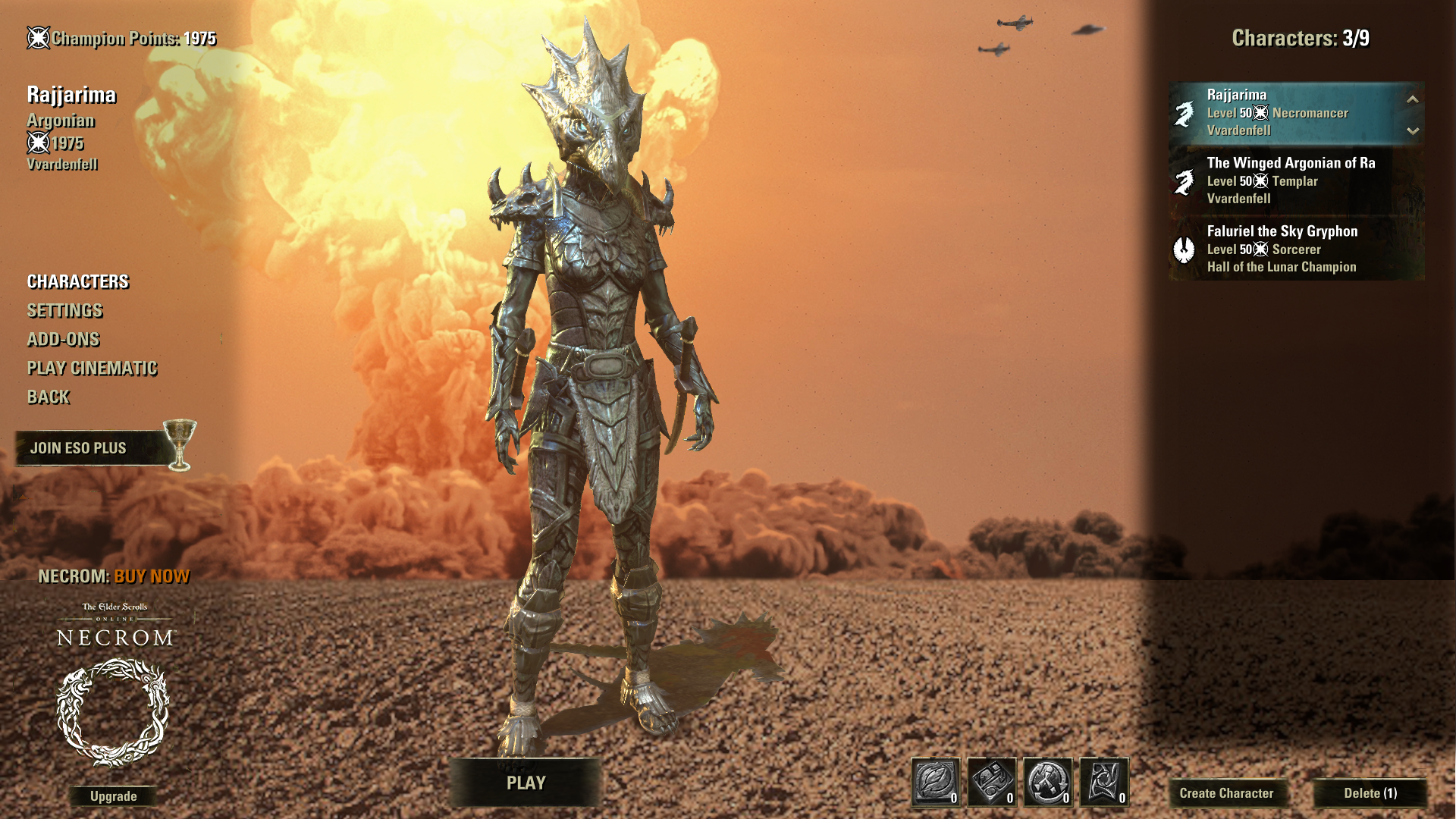Screen dimensions: 1456x819
Task: Move Rajjarima up in the character order
Action: tap(1412, 99)
